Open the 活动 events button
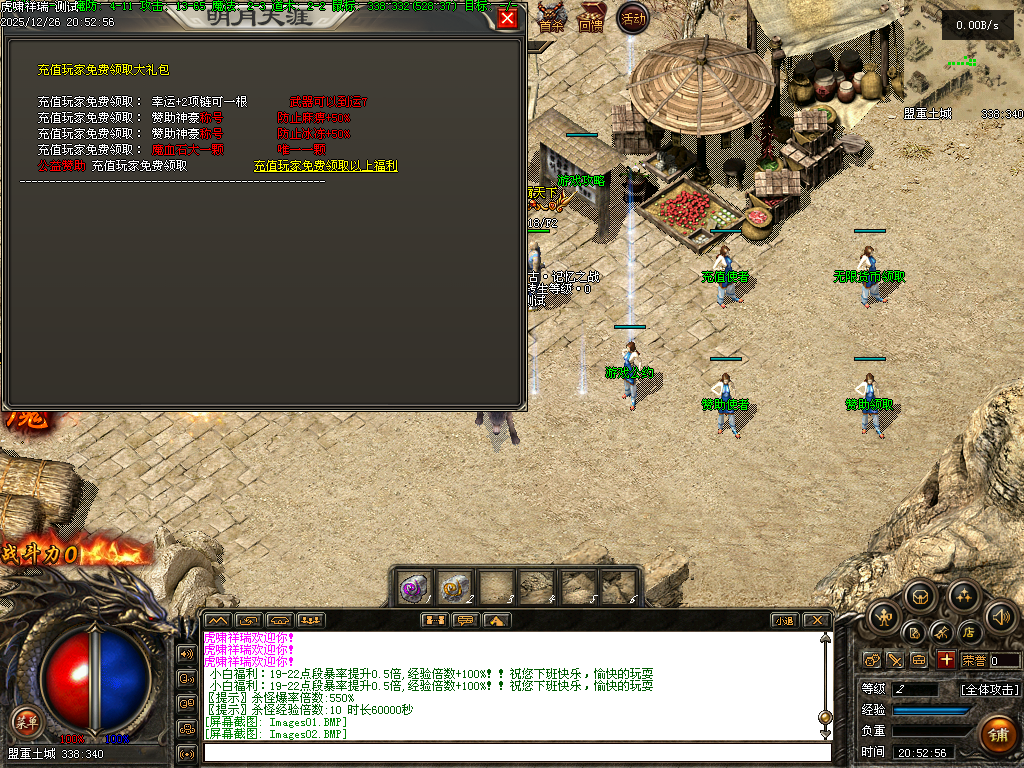1024x768 pixels. coord(632,18)
